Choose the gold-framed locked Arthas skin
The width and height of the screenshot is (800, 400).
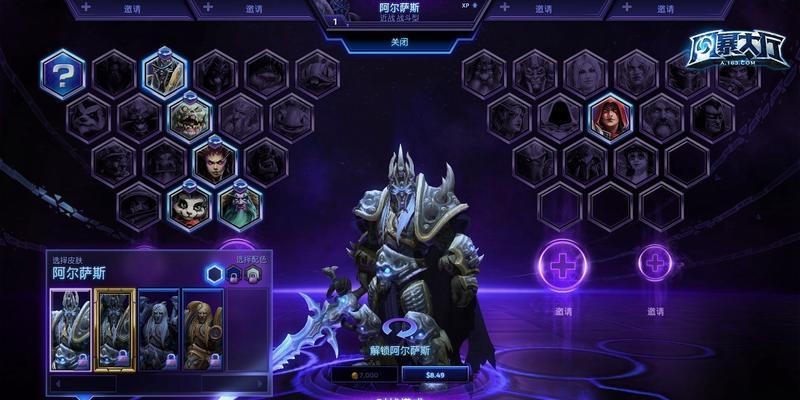(115, 329)
